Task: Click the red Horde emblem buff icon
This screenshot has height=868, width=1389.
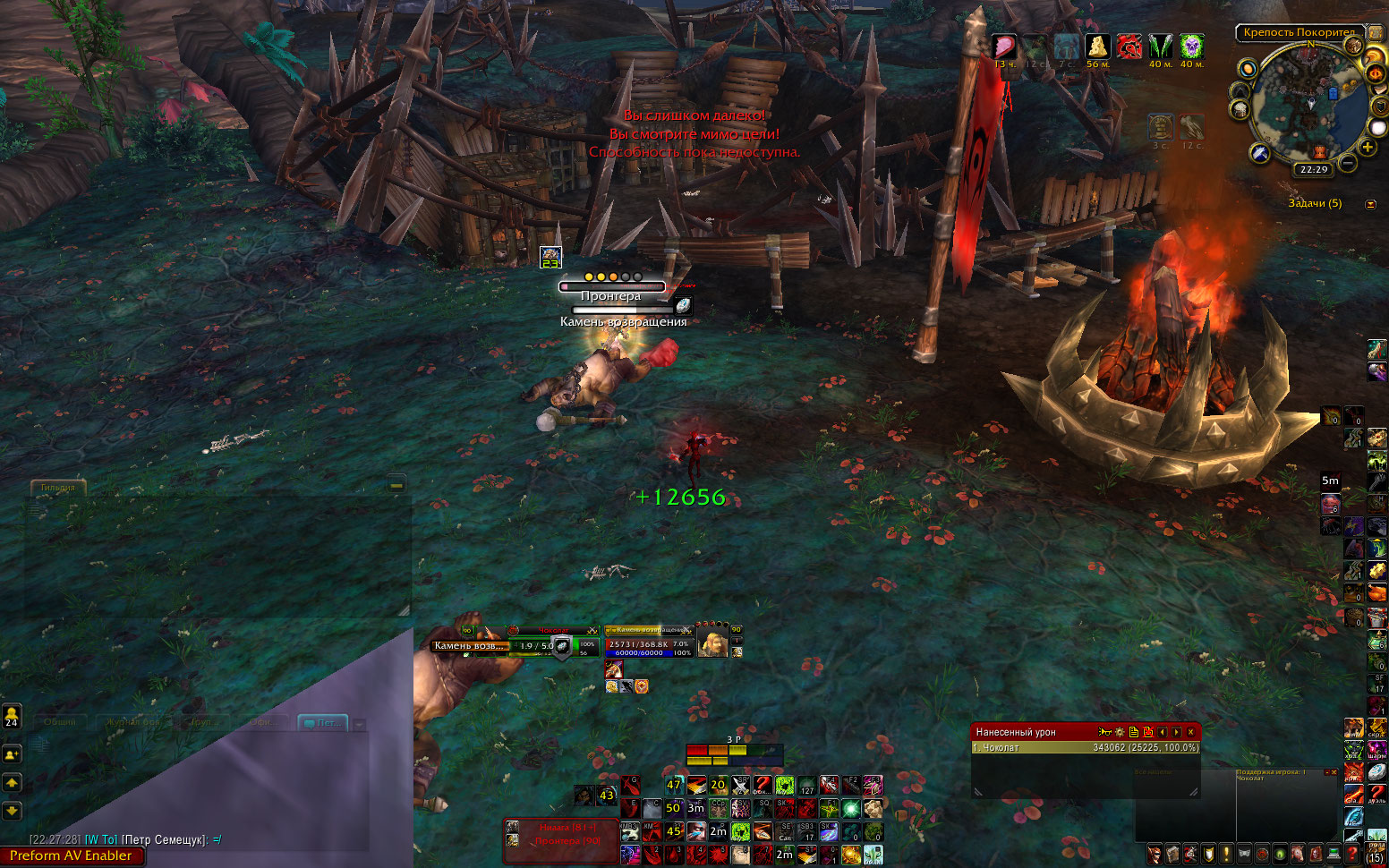Action: 1129,47
